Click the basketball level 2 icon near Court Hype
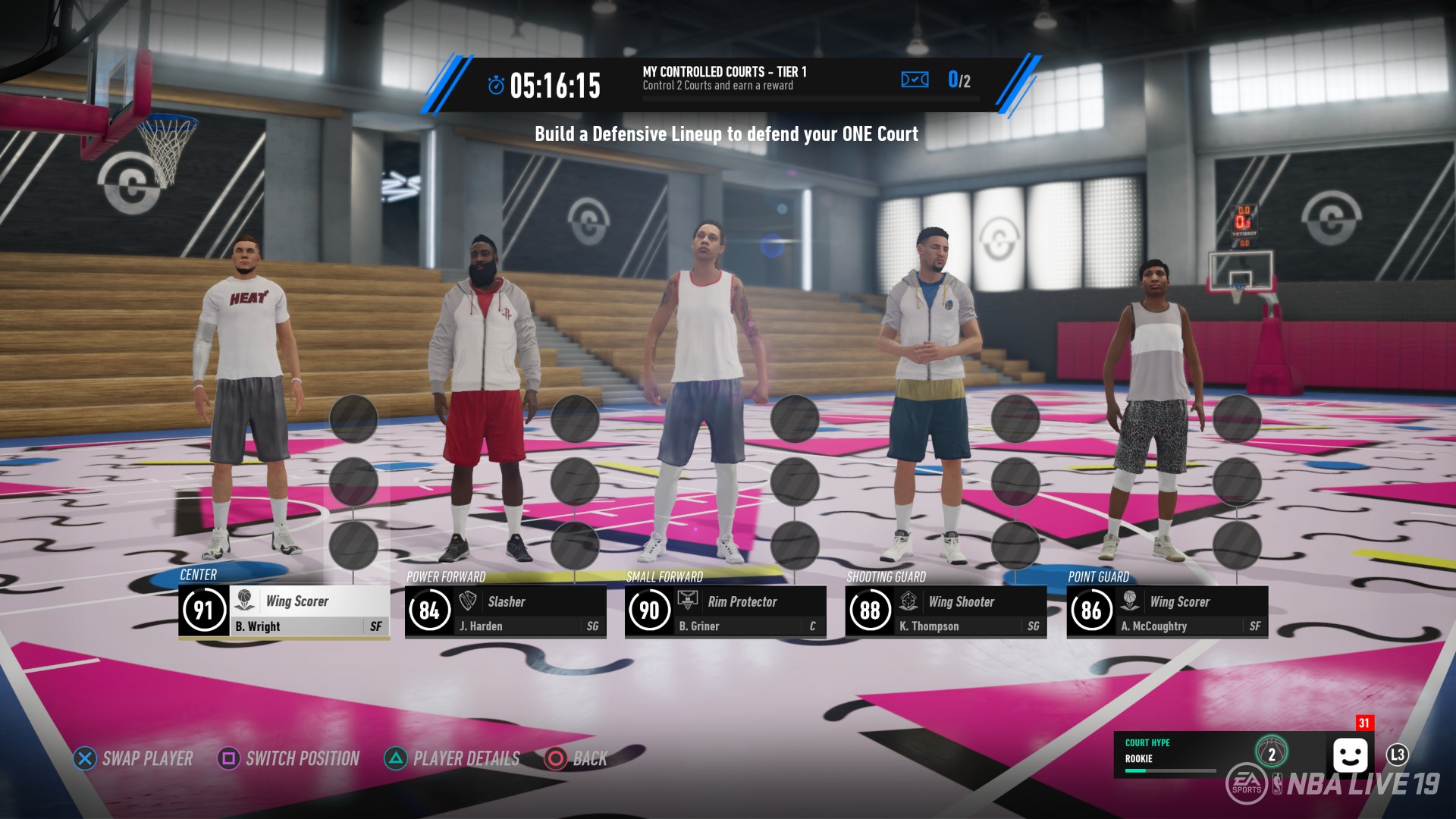The height and width of the screenshot is (819, 1456). pyautogui.click(x=1271, y=752)
